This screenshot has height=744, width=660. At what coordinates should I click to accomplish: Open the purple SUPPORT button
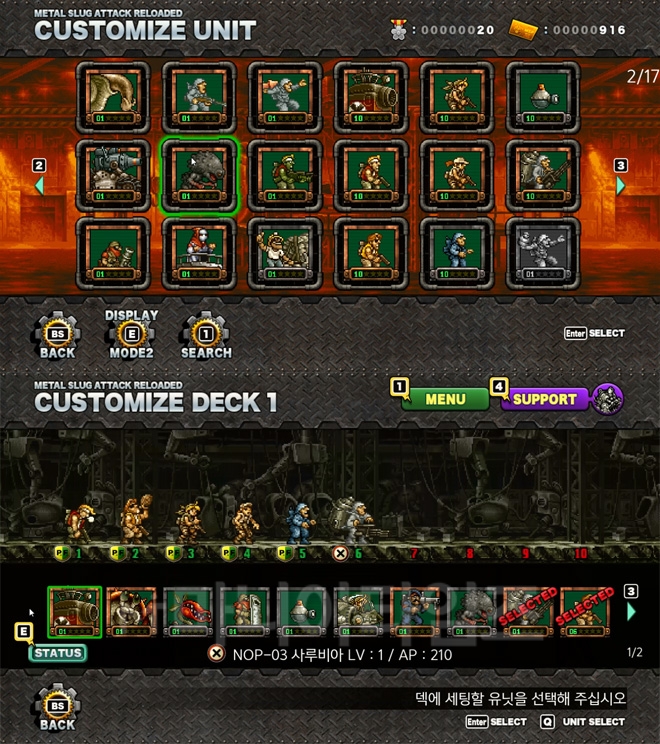pyautogui.click(x=543, y=399)
